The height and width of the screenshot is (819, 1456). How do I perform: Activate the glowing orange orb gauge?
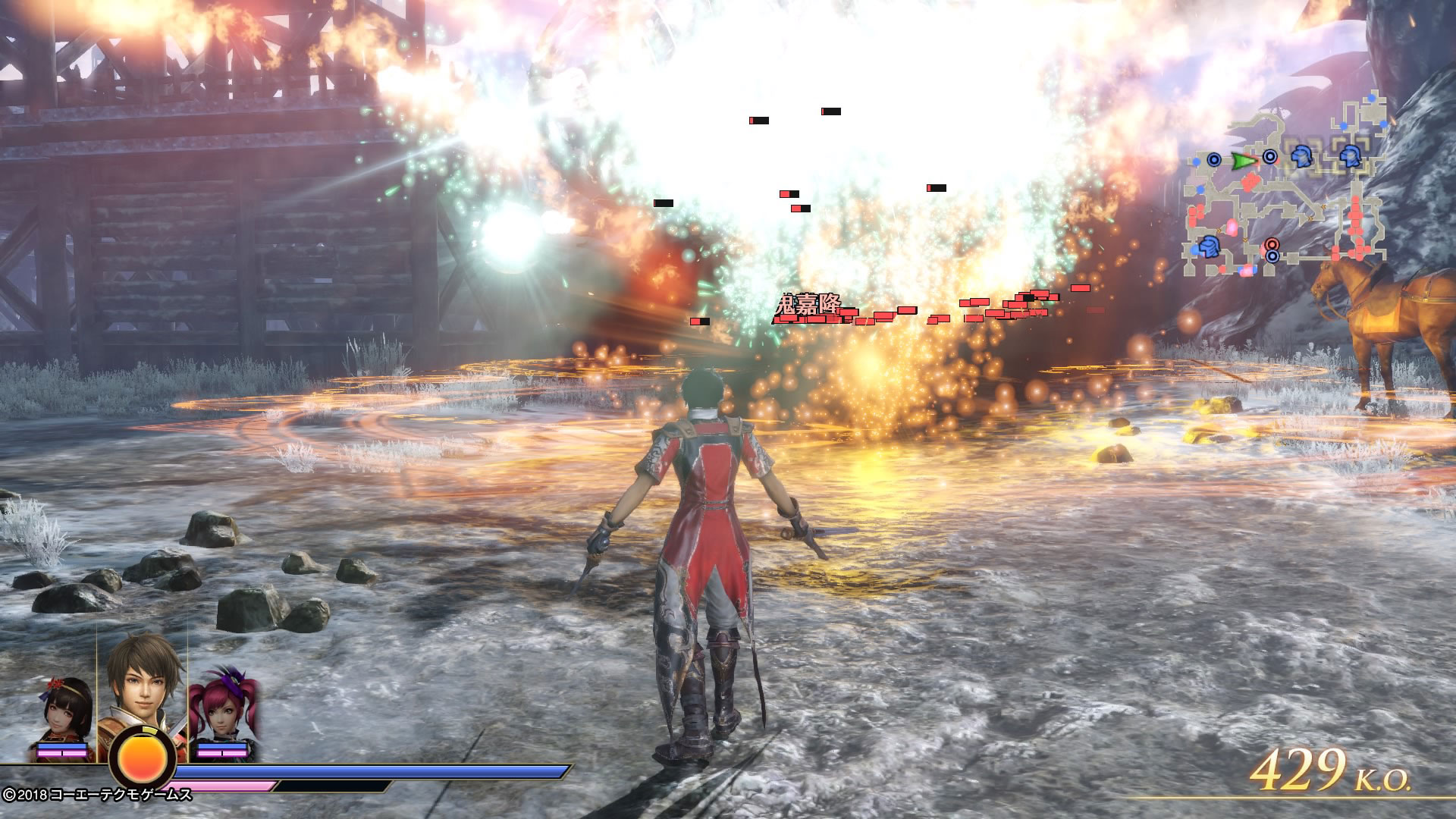[x=143, y=761]
